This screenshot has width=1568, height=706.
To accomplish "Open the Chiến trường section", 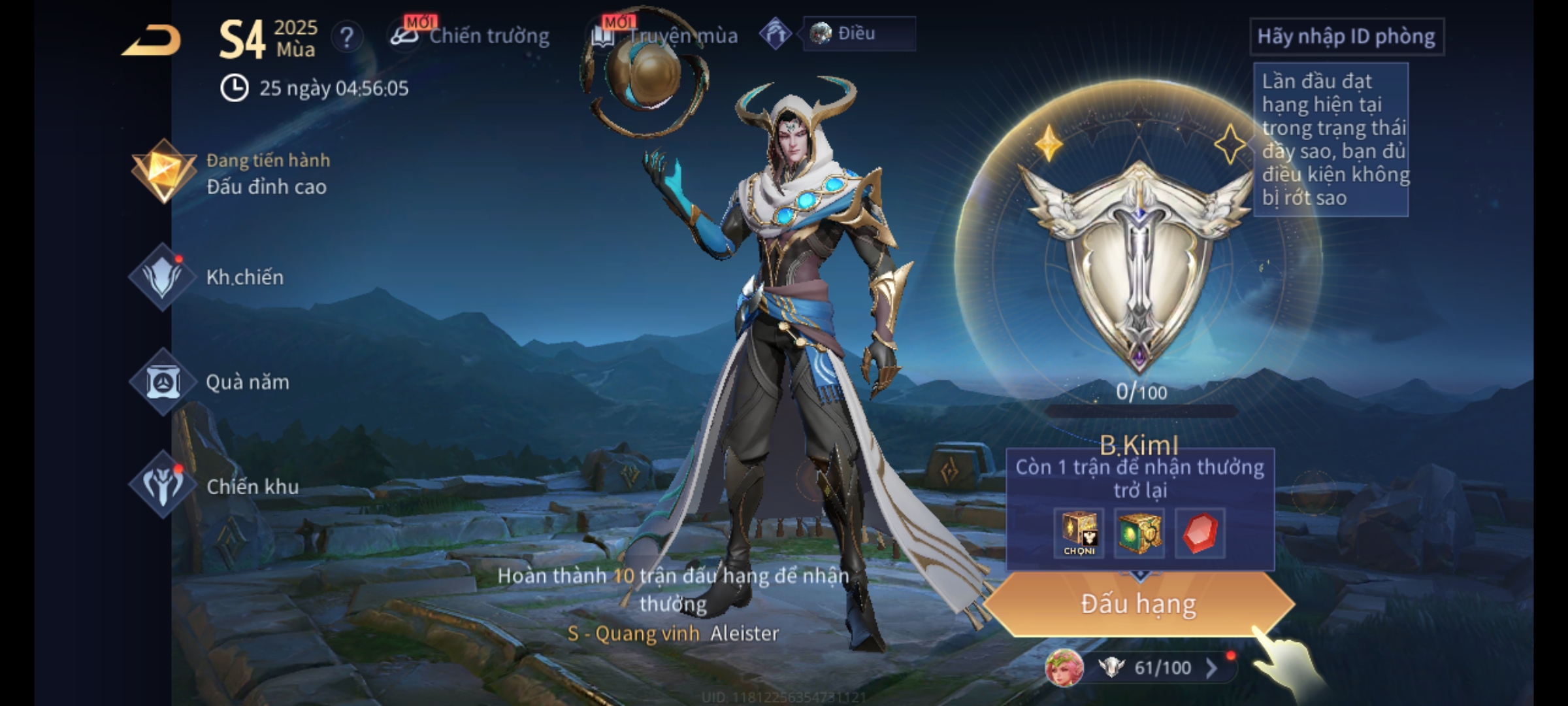I will pos(472,36).
